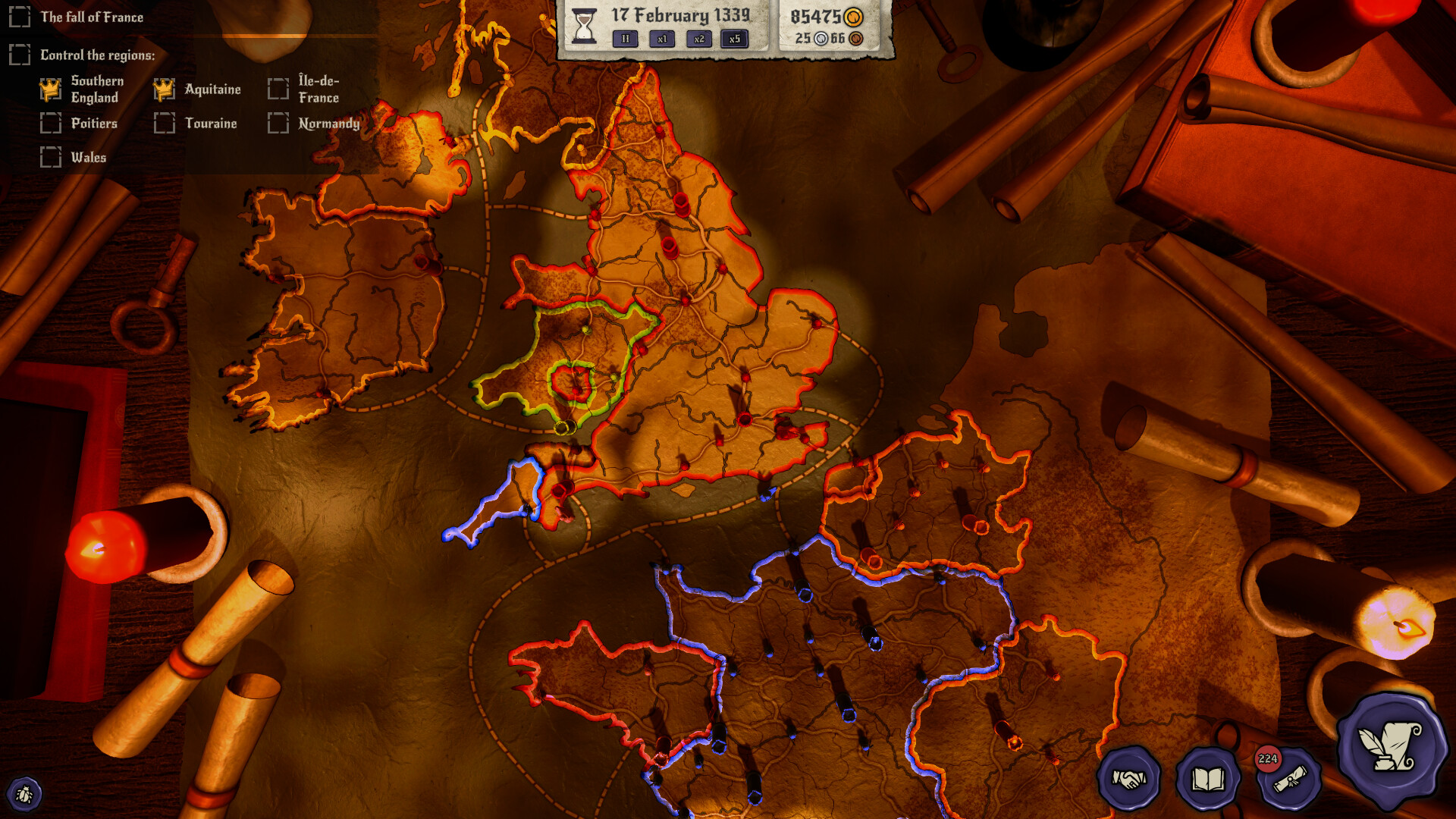Image resolution: width=1456 pixels, height=819 pixels.
Task: Open the rolled scroll seal with 224 badge
Action: click(x=1289, y=779)
